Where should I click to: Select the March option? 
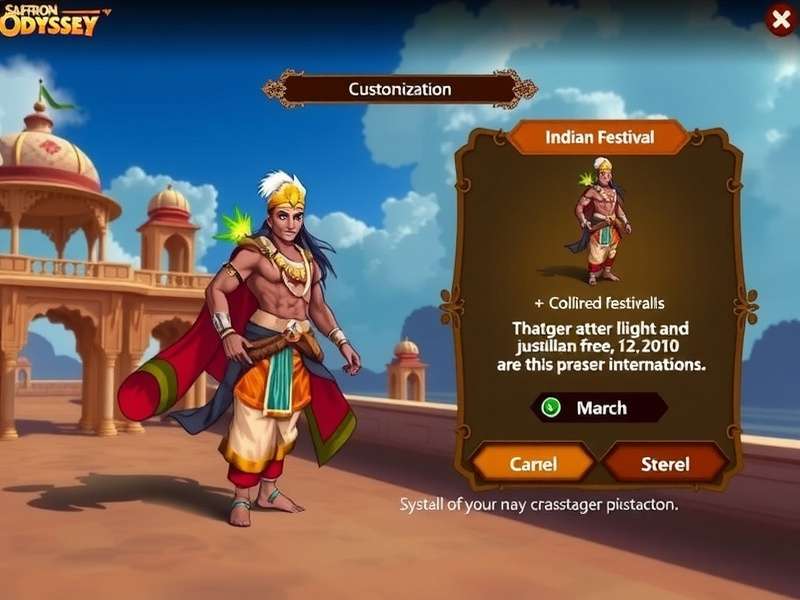(598, 408)
